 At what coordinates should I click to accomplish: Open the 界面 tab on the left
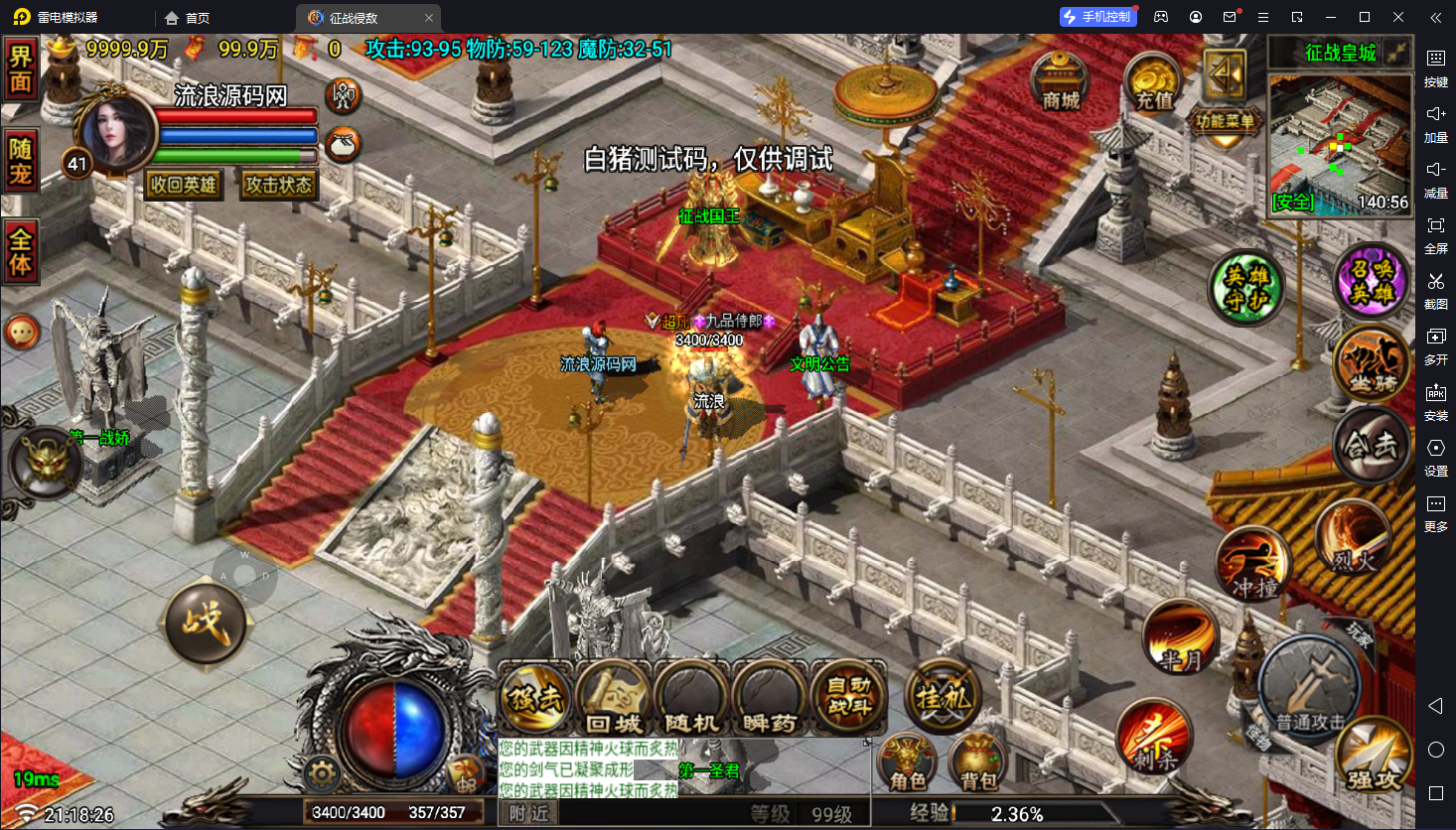(21, 69)
